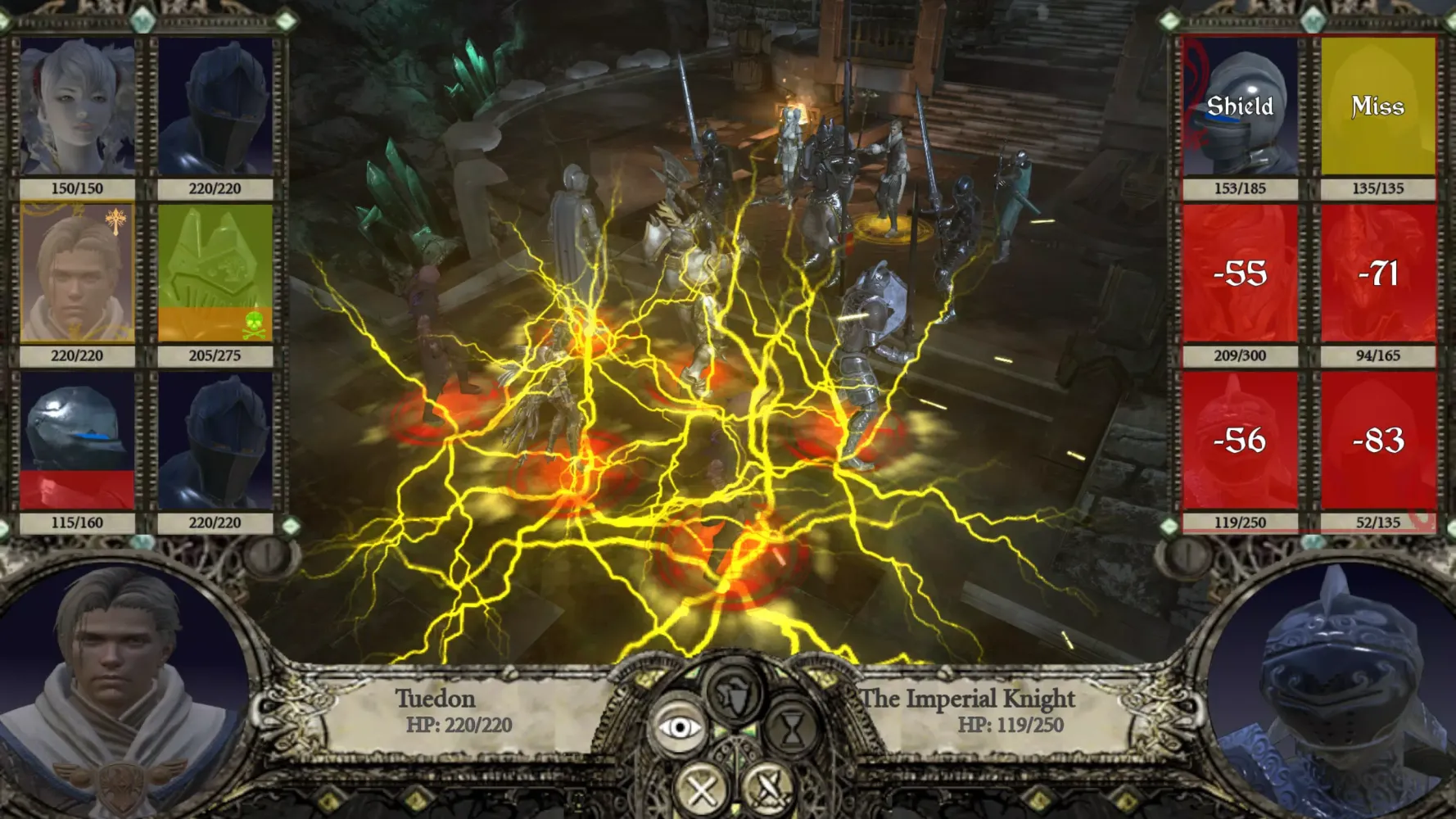The width and height of the screenshot is (1456, 819).
Task: Target the enemy tile showing Shield
Action: (1240, 107)
